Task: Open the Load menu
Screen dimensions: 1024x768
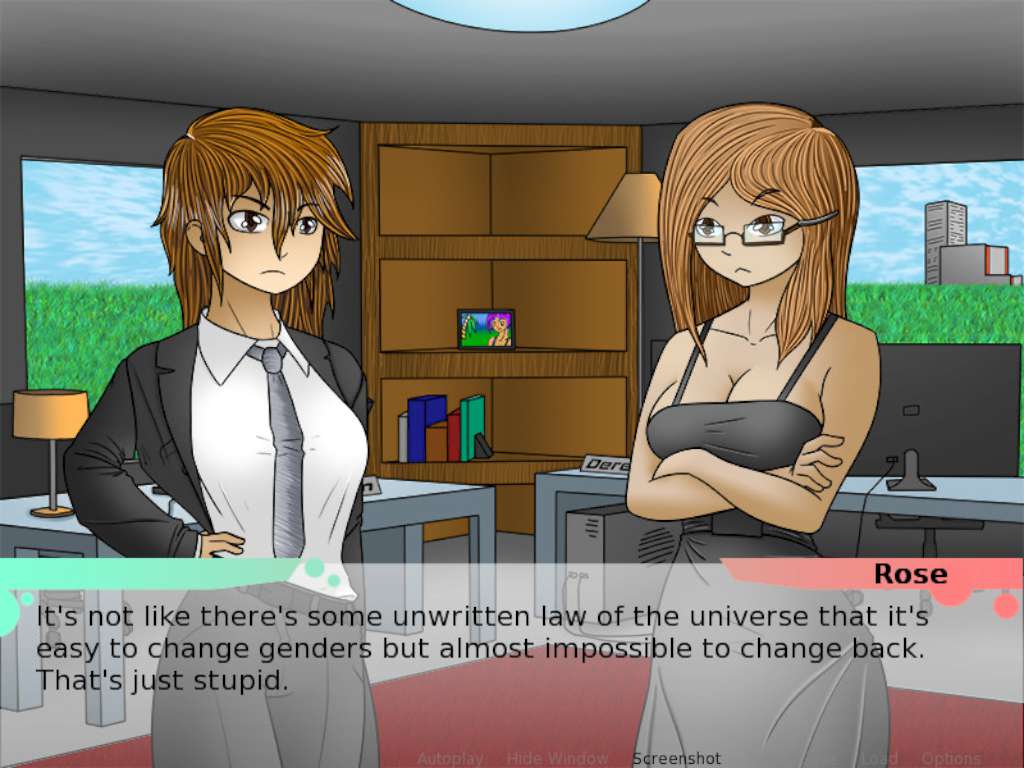Action: [x=881, y=758]
